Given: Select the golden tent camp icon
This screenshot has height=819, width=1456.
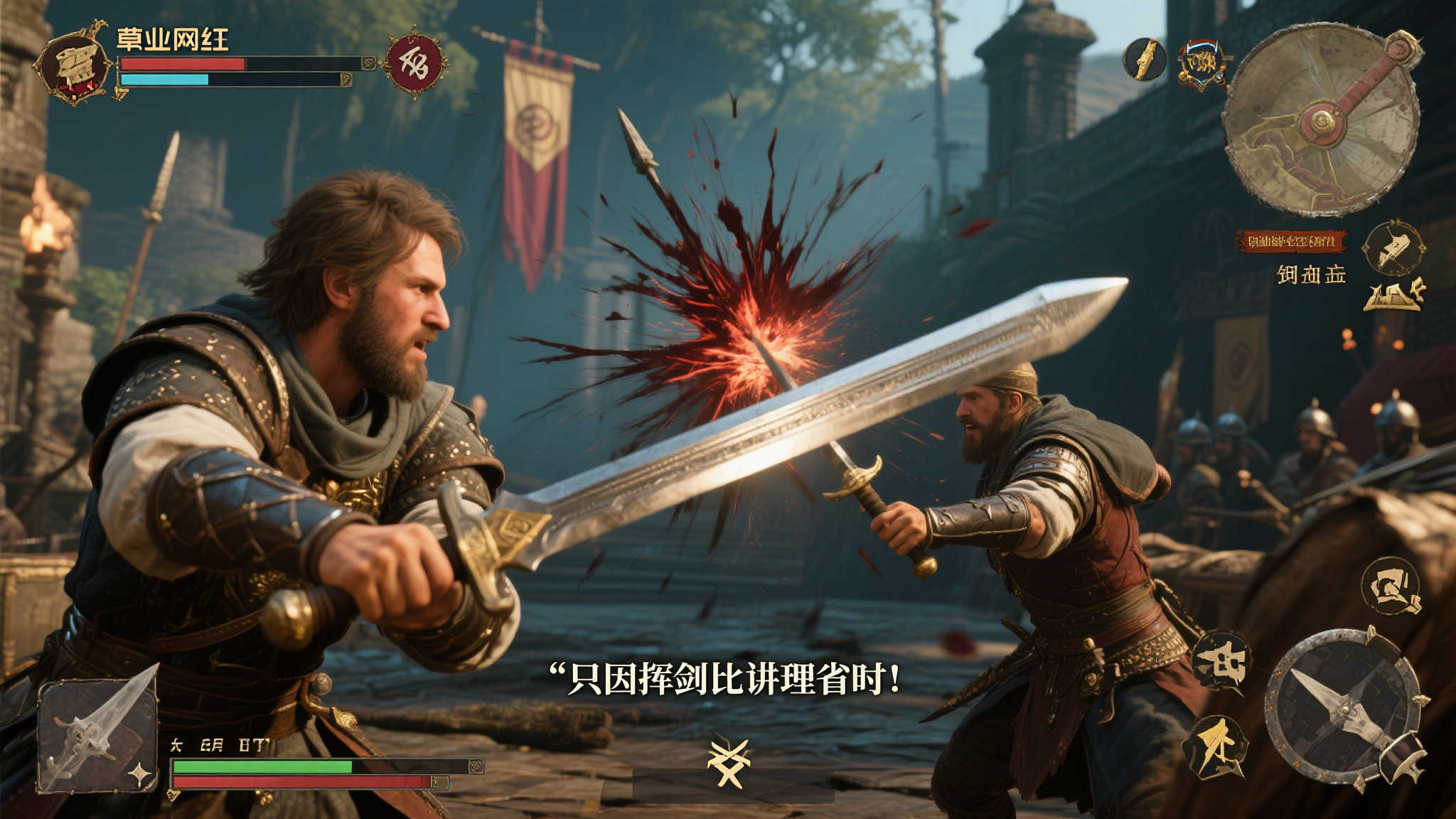Looking at the screenshot, I should coord(1393,294).
